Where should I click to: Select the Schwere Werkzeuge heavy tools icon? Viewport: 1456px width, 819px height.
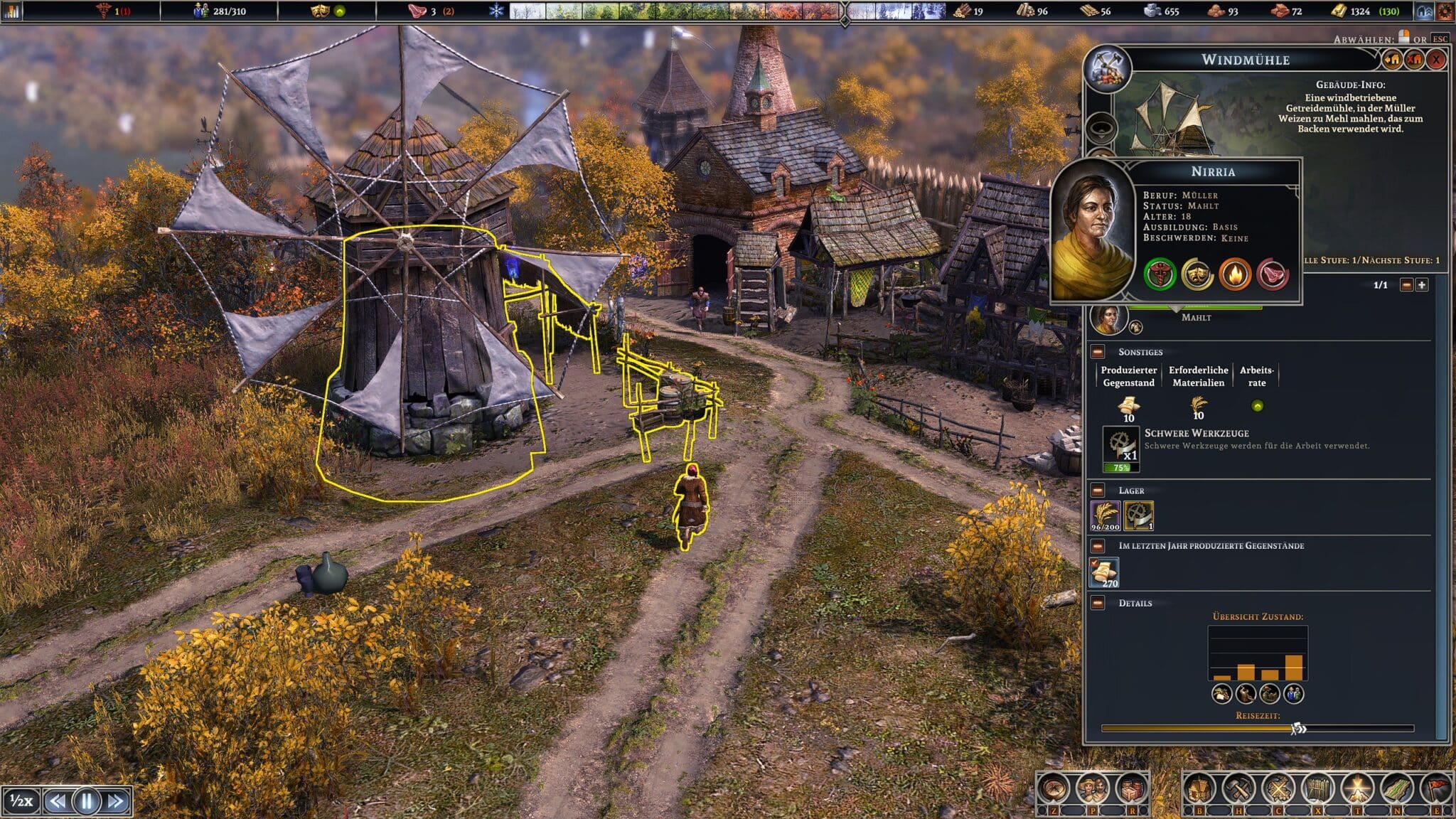pyautogui.click(x=1120, y=448)
